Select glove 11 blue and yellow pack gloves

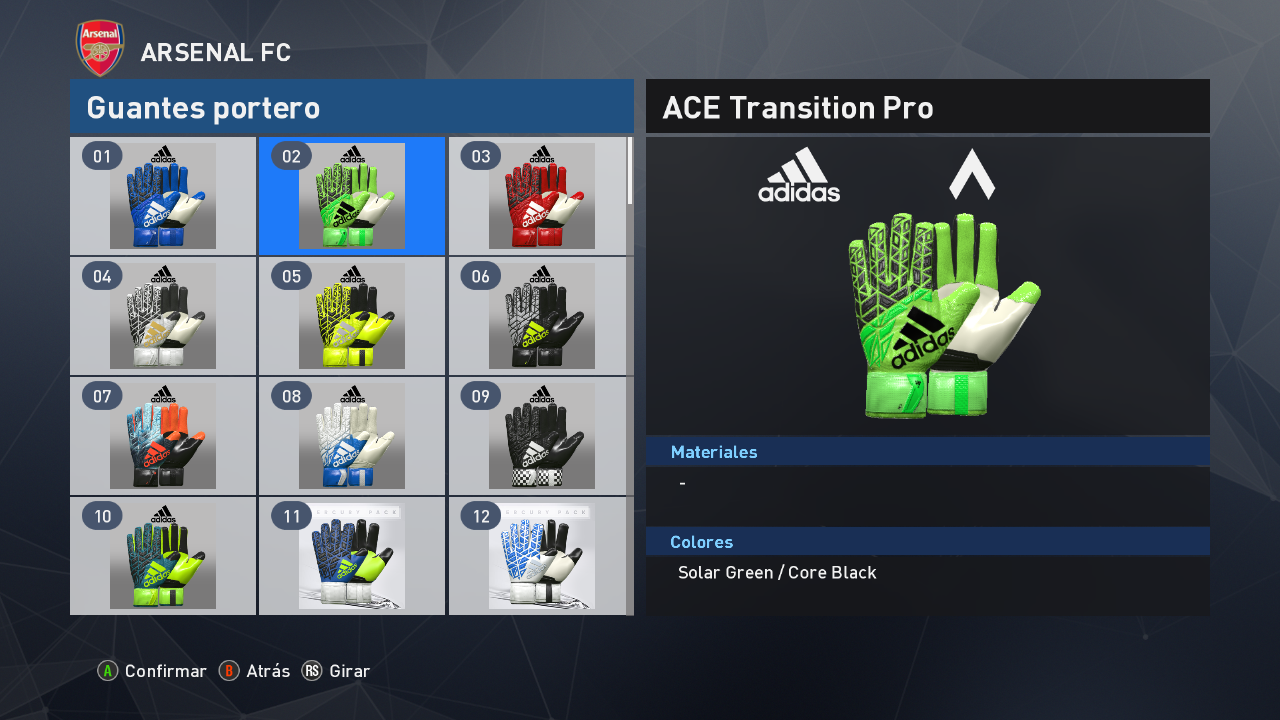click(x=352, y=556)
